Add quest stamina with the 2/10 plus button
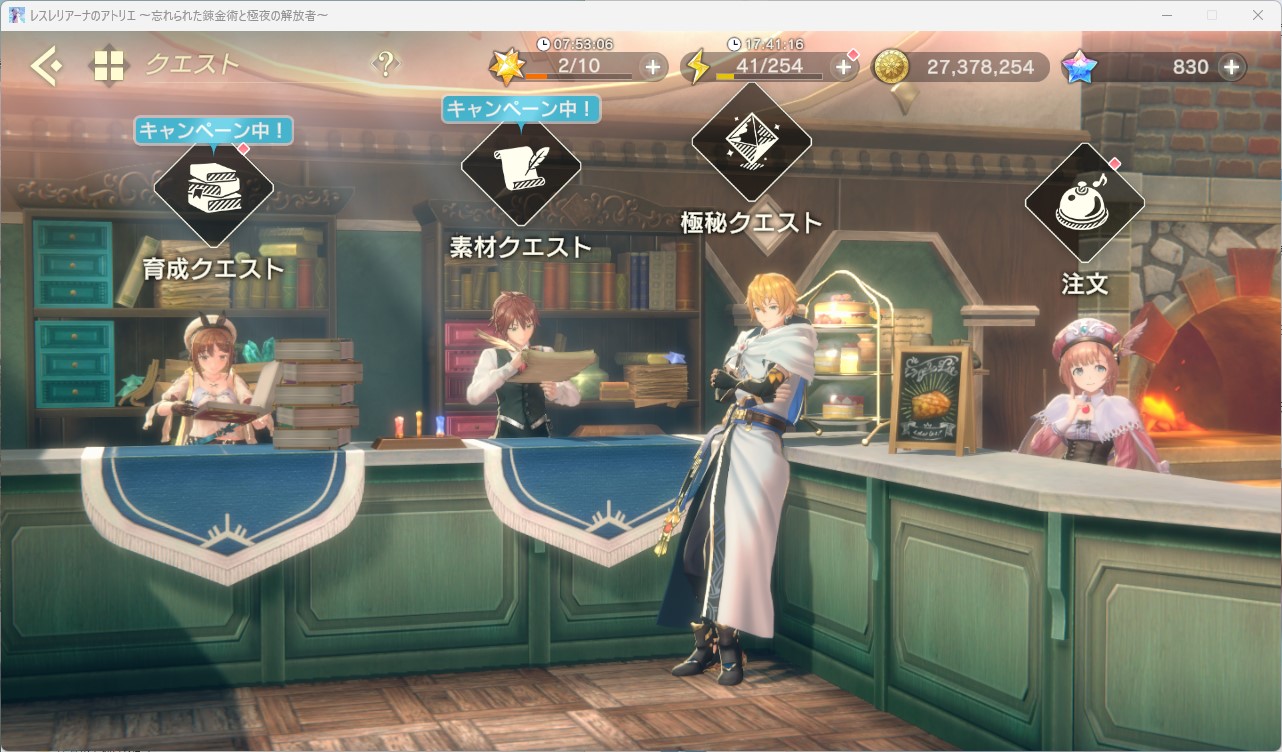This screenshot has width=1282, height=752. [x=652, y=67]
